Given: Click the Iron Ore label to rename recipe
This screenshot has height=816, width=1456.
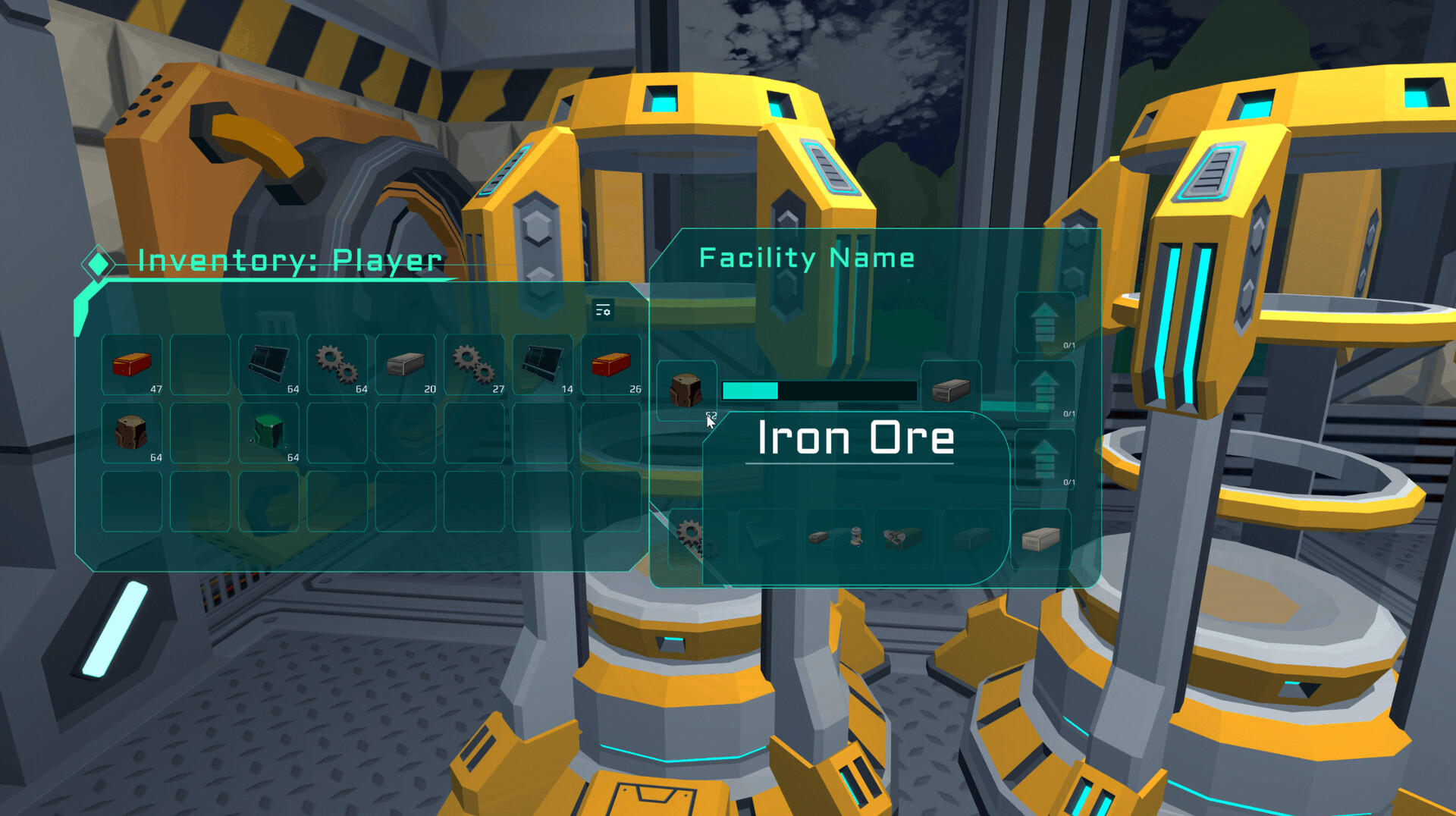Looking at the screenshot, I should pos(855,438).
